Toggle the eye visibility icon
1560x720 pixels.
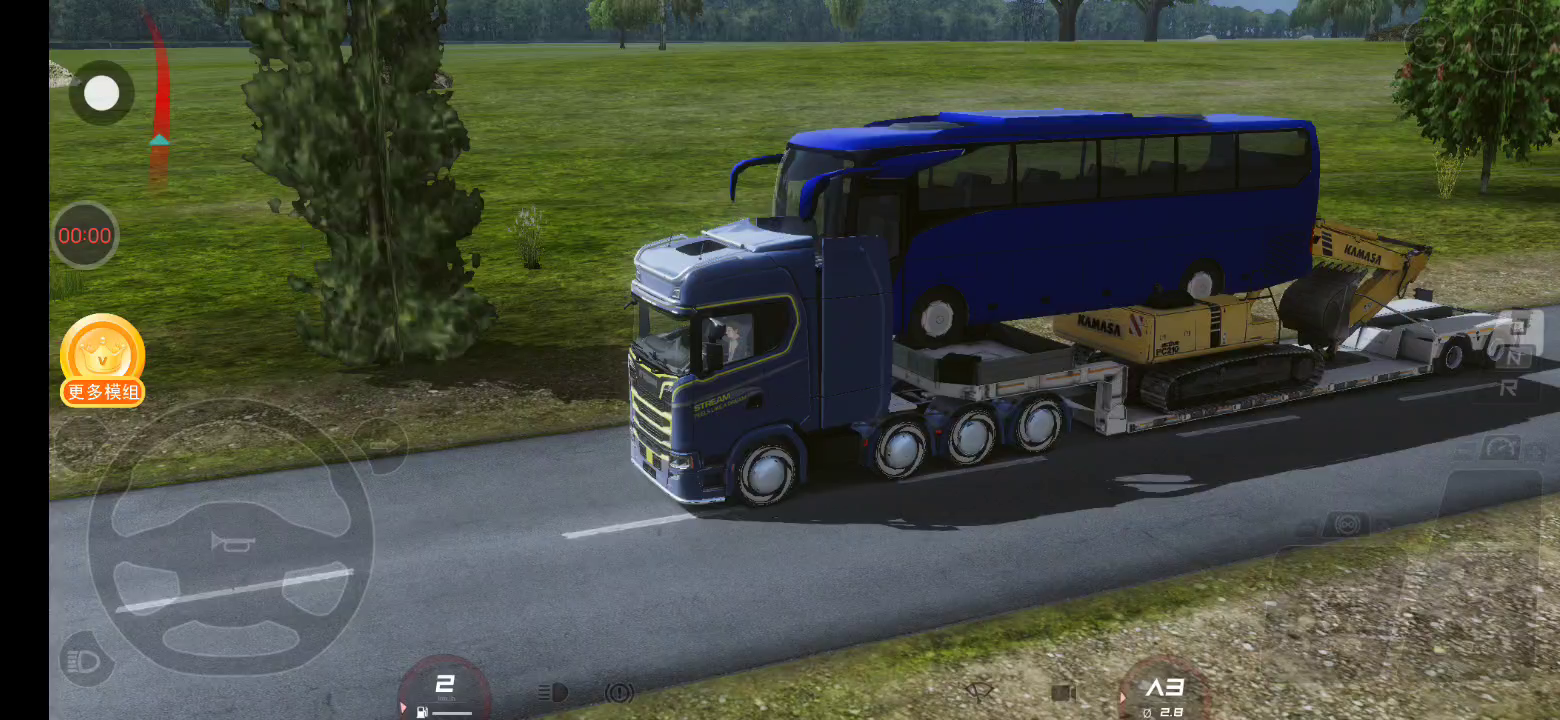980,691
